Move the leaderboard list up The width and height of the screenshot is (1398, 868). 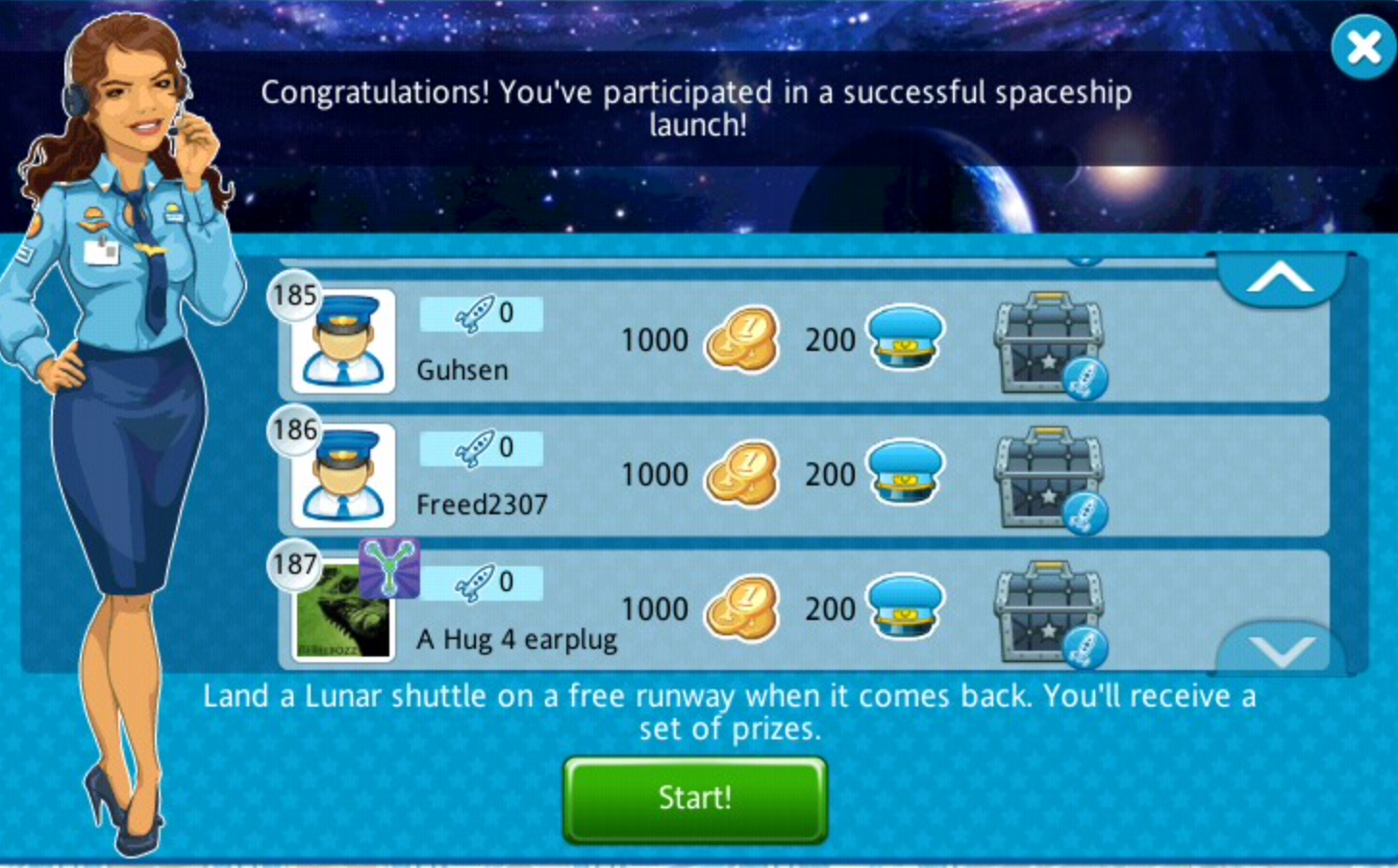click(x=1280, y=280)
